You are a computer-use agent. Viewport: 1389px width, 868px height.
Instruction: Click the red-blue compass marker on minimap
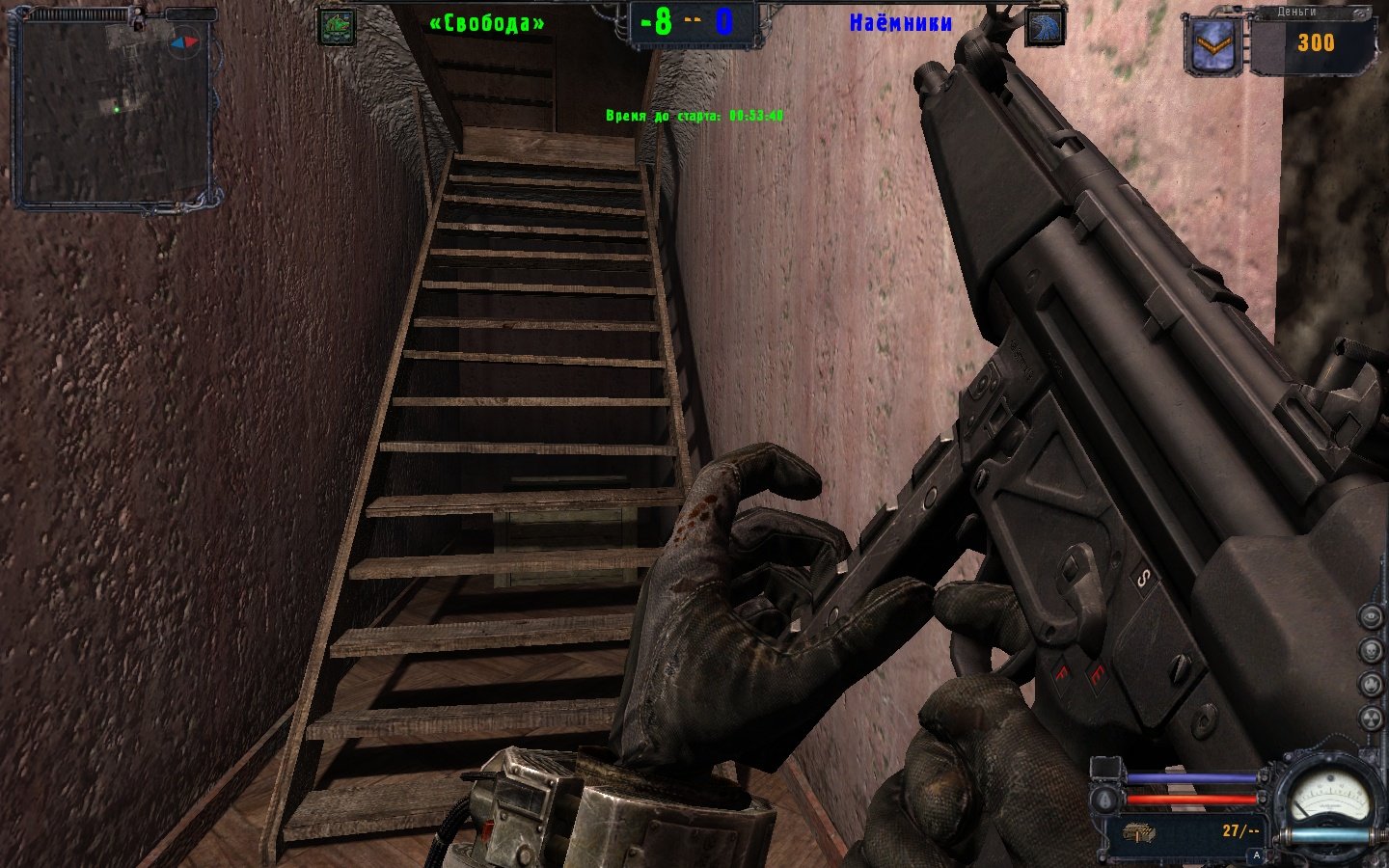(x=183, y=42)
